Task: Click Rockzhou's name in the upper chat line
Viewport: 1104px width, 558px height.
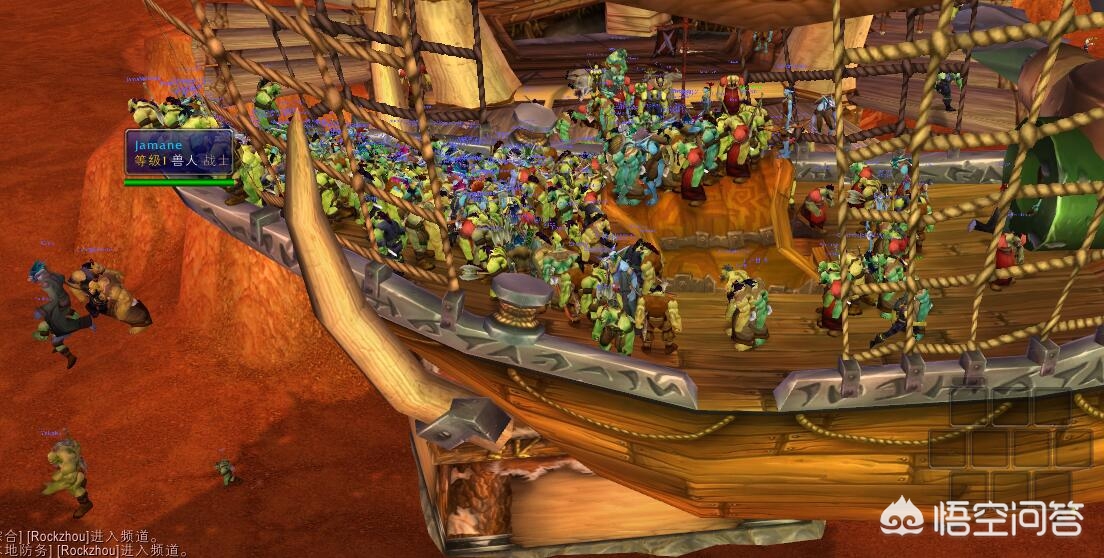Action: tap(60, 536)
